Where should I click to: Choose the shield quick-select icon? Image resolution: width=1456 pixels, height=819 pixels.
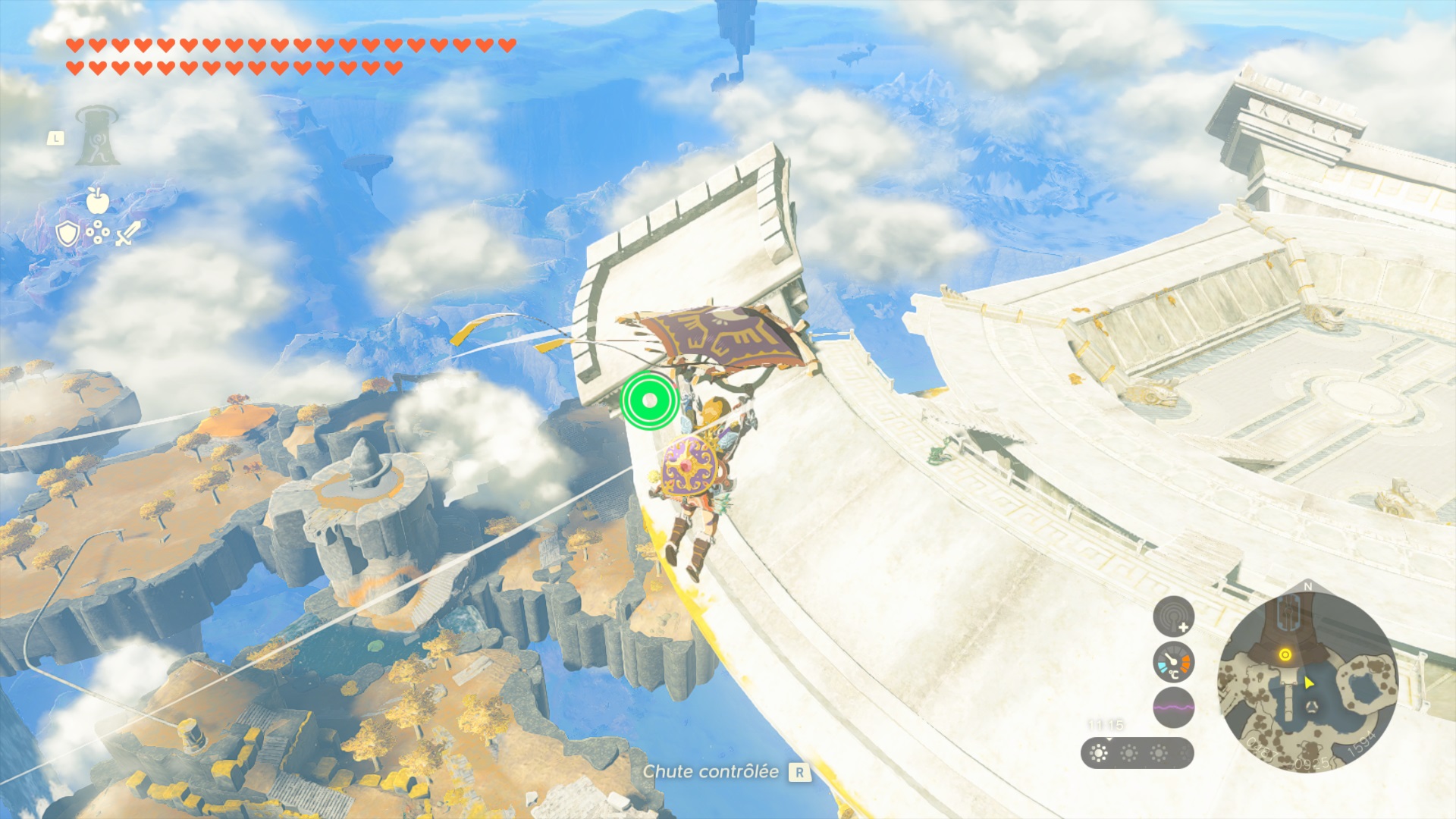67,234
